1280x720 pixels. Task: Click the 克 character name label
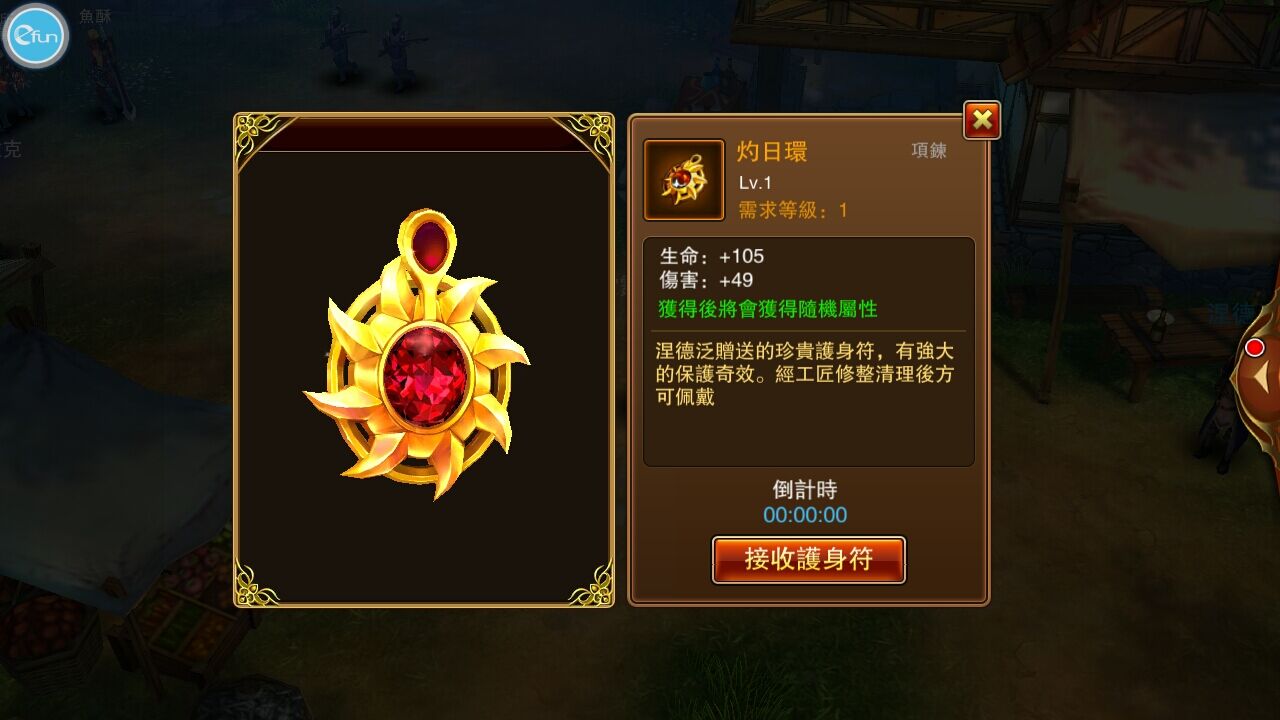(x=12, y=148)
